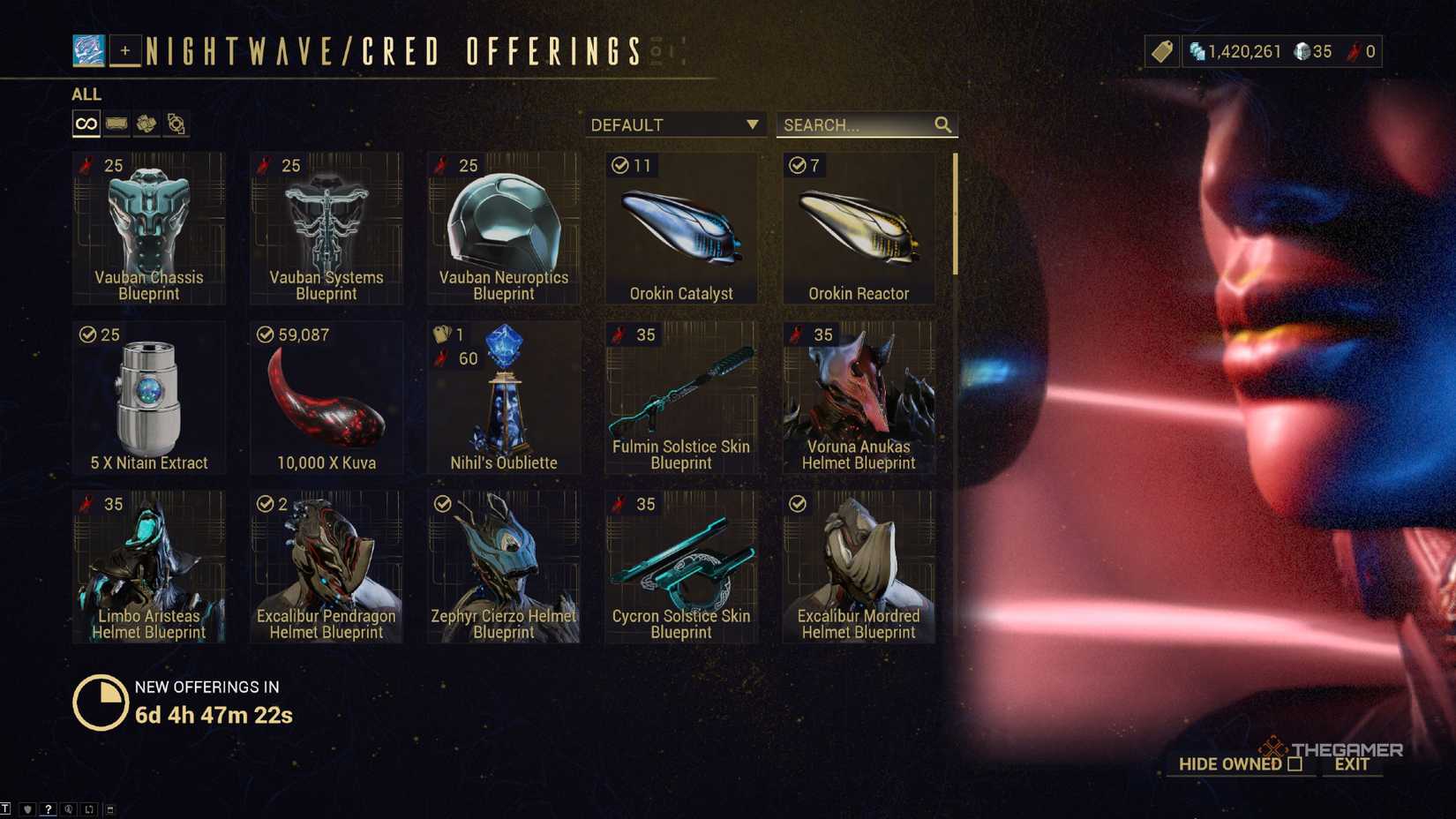The width and height of the screenshot is (1456, 819).
Task: Open the blueprint/customization filter icon
Action: (x=176, y=124)
